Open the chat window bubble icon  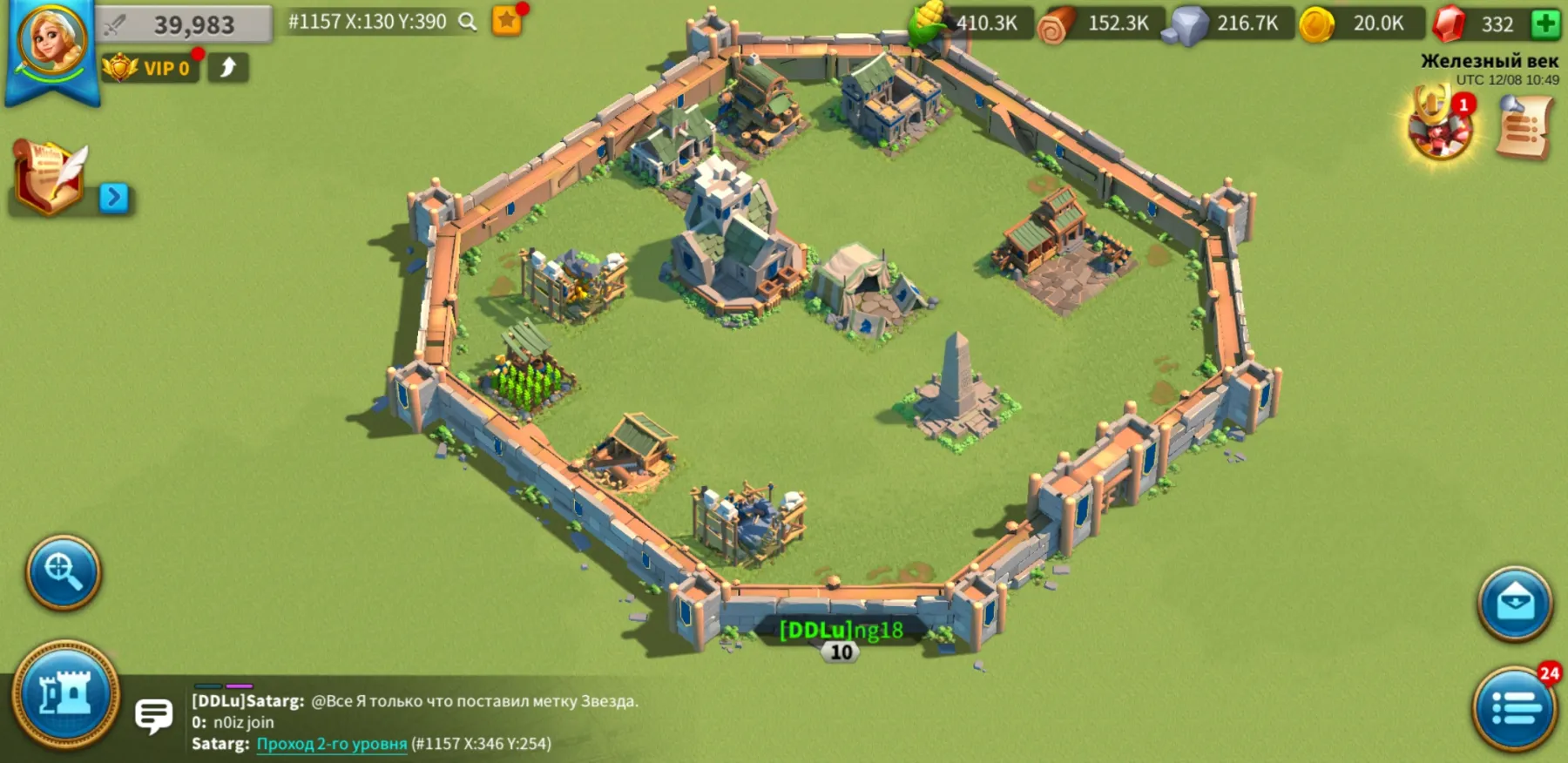coord(154,716)
